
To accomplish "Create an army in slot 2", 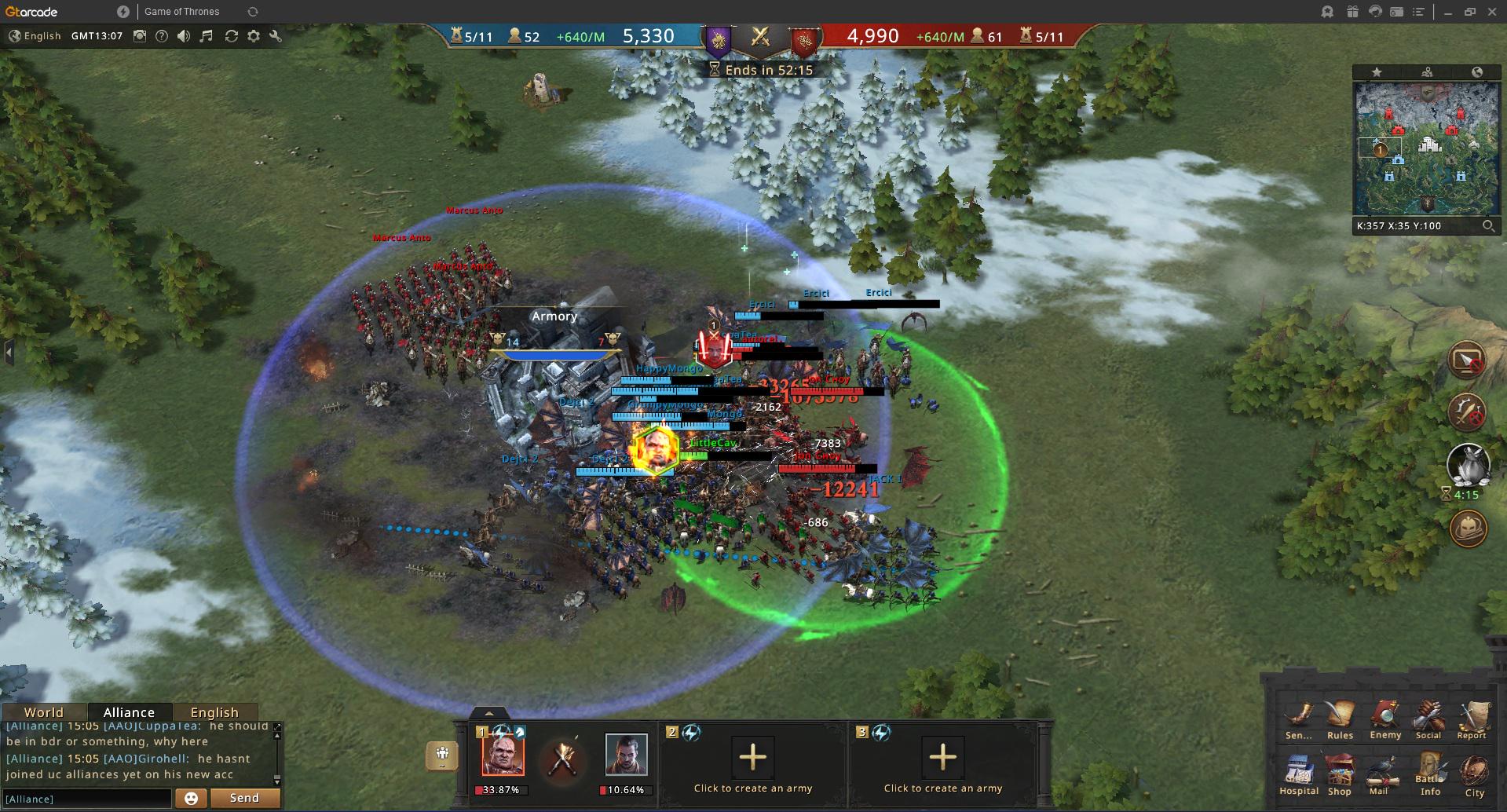I will tap(752, 758).
